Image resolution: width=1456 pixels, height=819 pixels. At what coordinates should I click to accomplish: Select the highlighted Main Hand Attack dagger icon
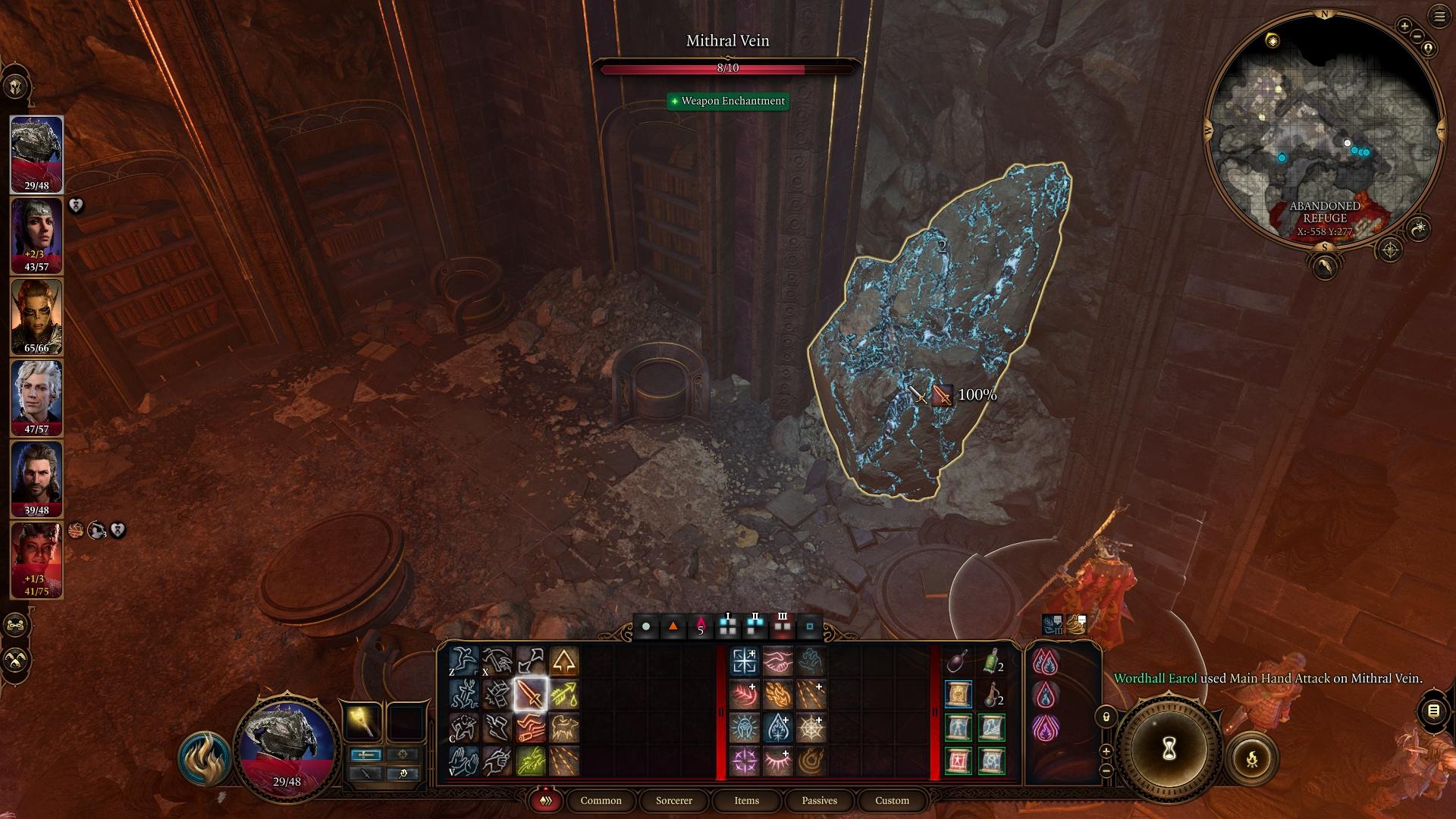[531, 695]
